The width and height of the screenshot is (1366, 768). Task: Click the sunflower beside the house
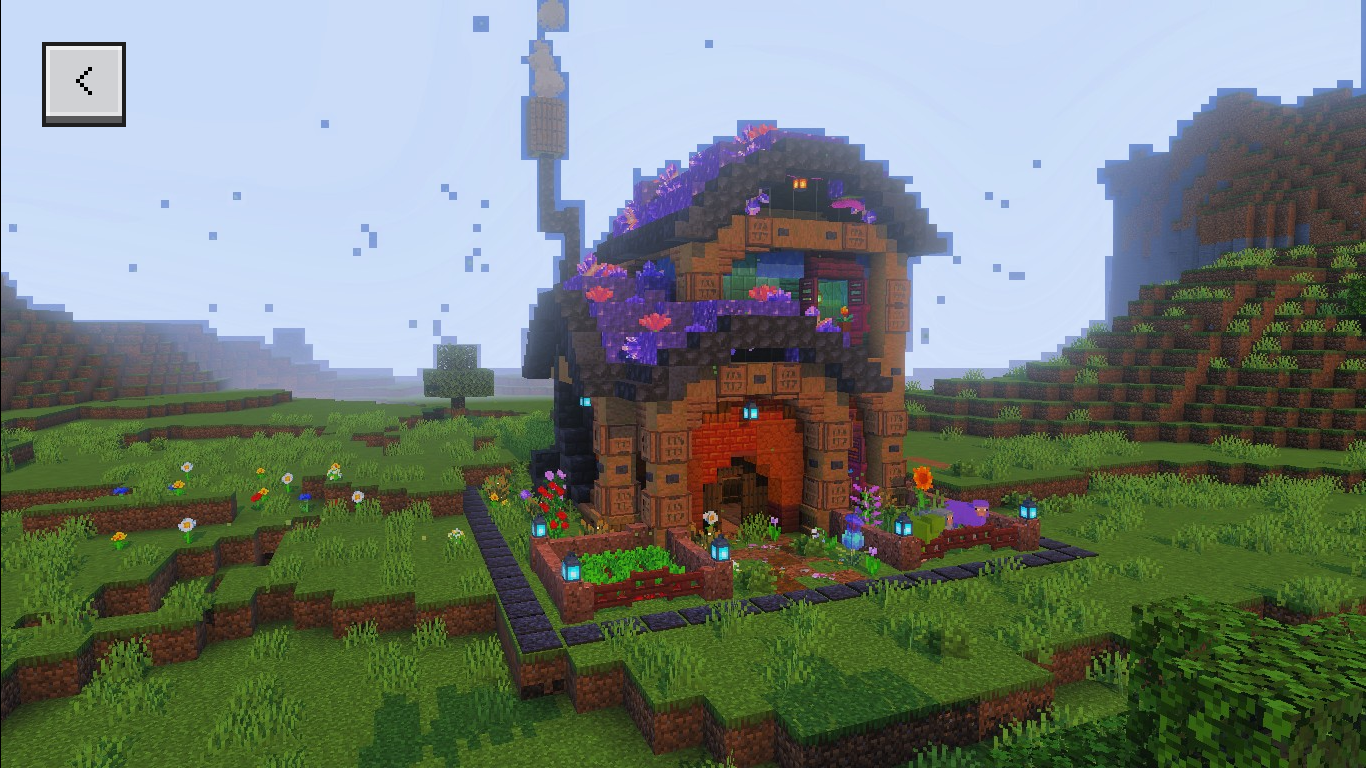[x=922, y=478]
